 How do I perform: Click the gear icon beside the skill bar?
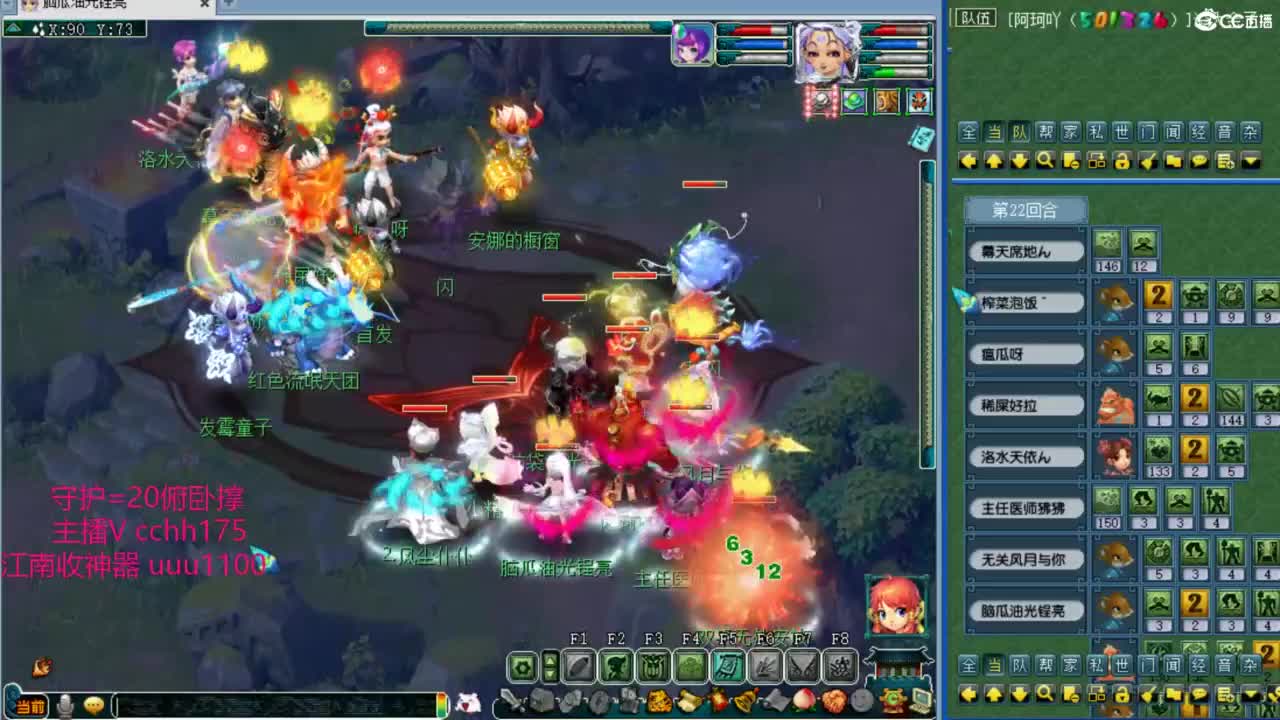pos(523,665)
